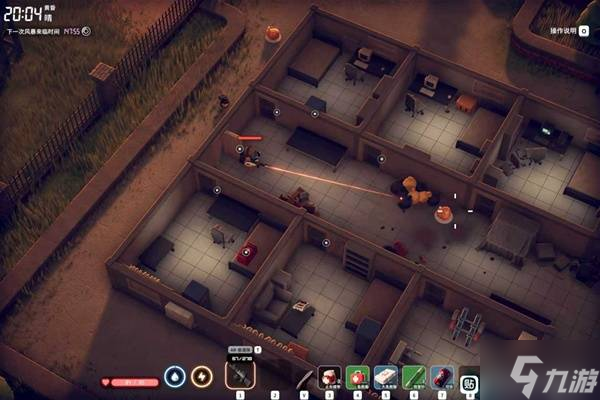Select the white bandage item slot

(386, 378)
